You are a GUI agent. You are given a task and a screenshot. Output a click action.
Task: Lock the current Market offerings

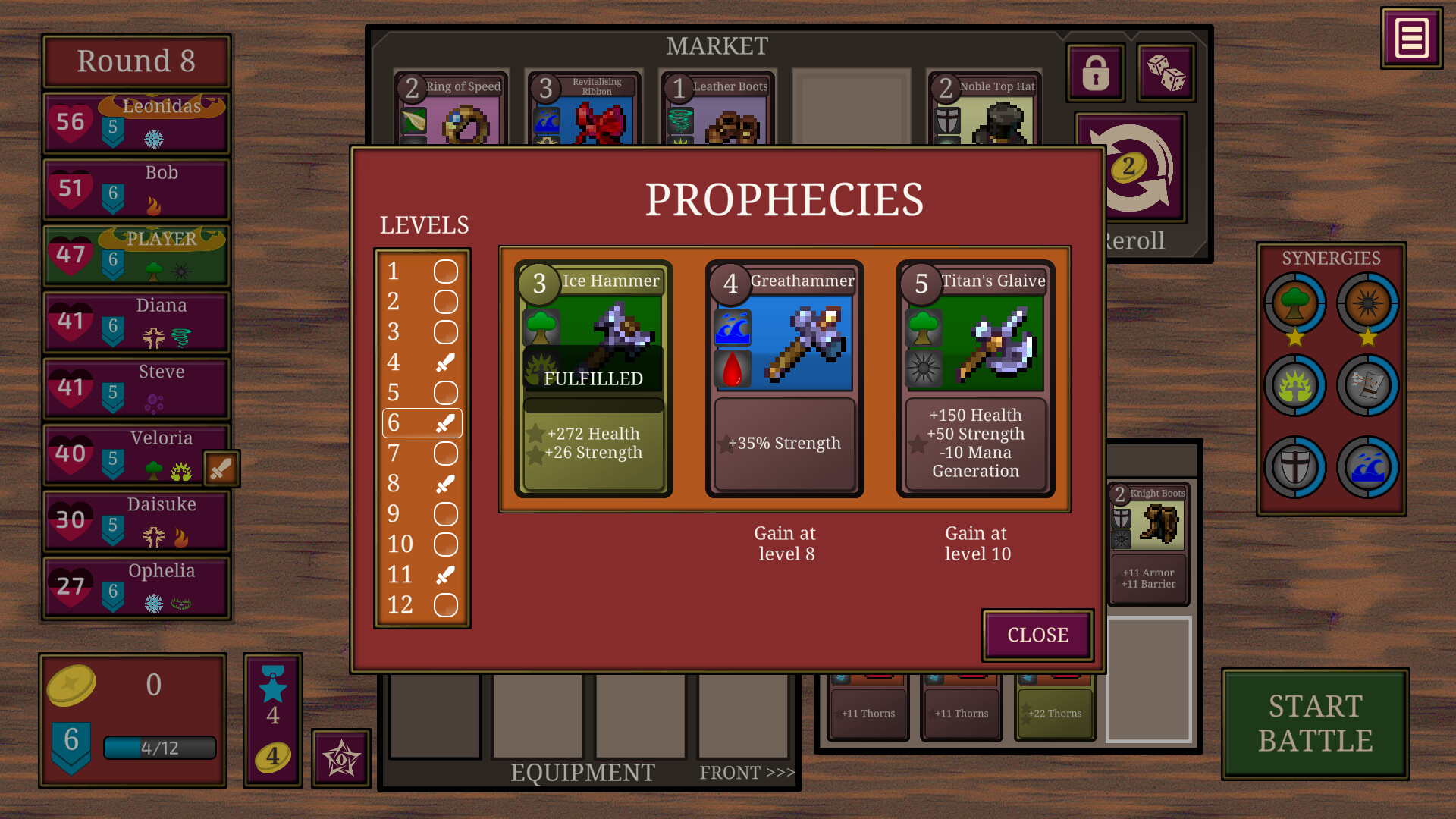[1094, 72]
